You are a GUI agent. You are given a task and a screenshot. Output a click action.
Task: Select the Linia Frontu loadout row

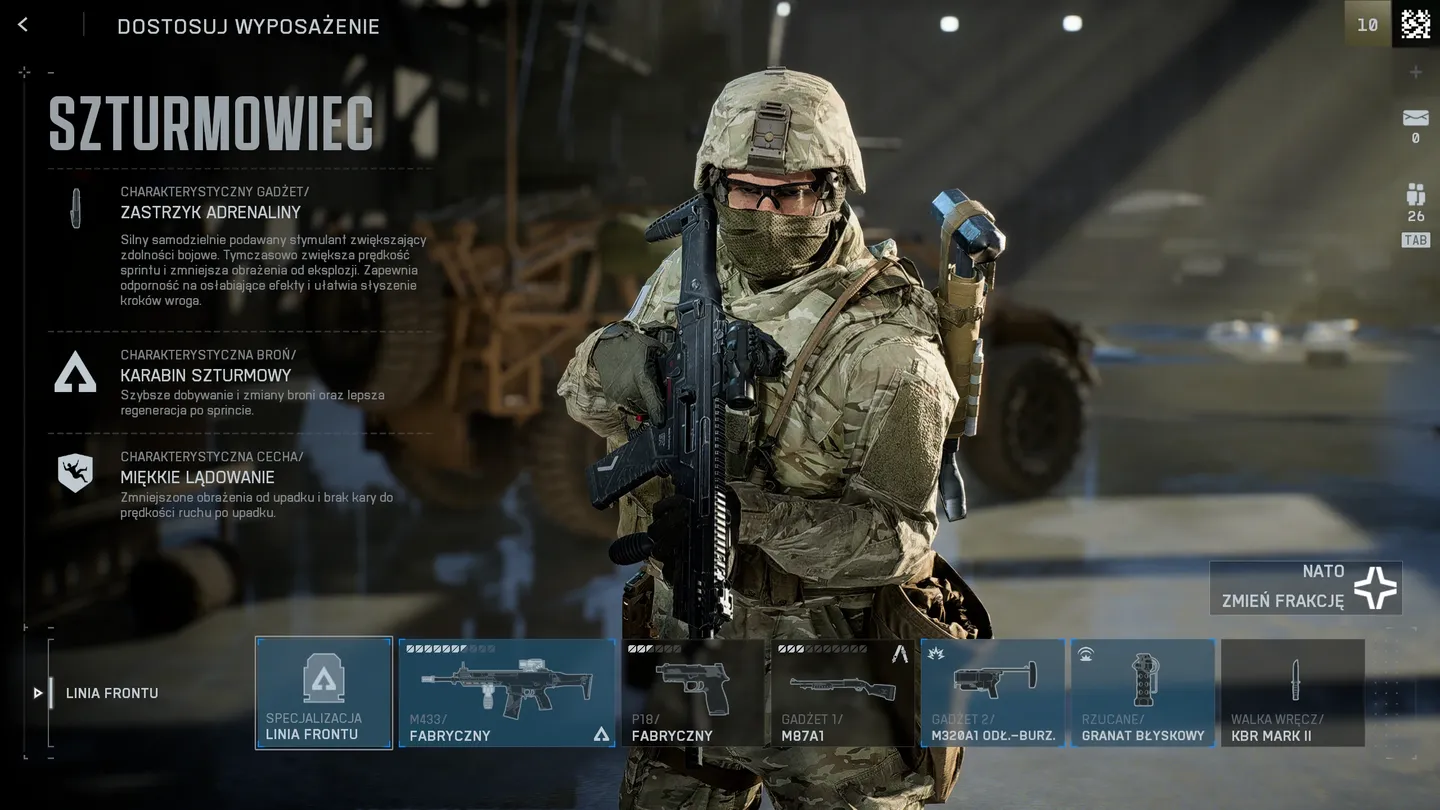click(111, 693)
